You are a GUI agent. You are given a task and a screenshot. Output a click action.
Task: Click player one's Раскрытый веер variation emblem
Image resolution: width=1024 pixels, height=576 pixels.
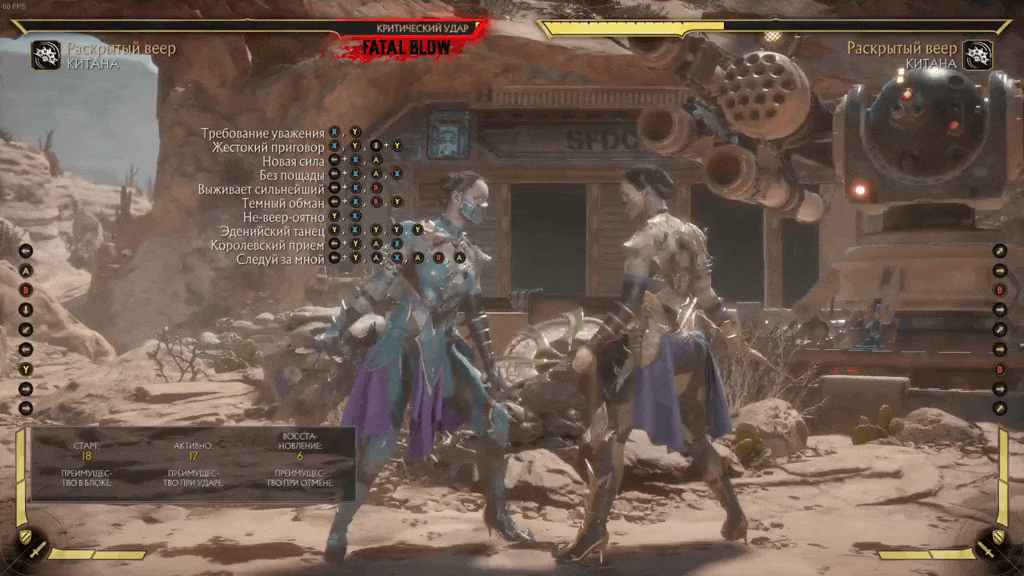tap(45, 54)
